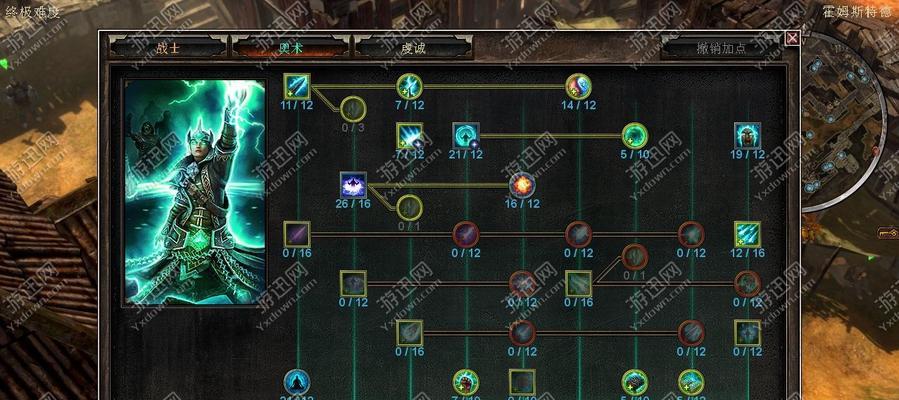Select the teal skill showing 21/12
Image resolution: width=899 pixels, height=400 pixels.
(x=466, y=135)
